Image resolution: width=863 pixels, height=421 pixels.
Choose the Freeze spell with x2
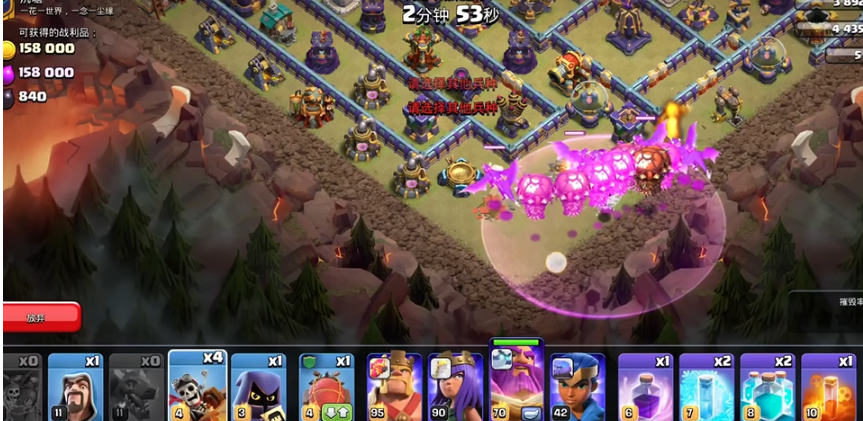(x=707, y=387)
